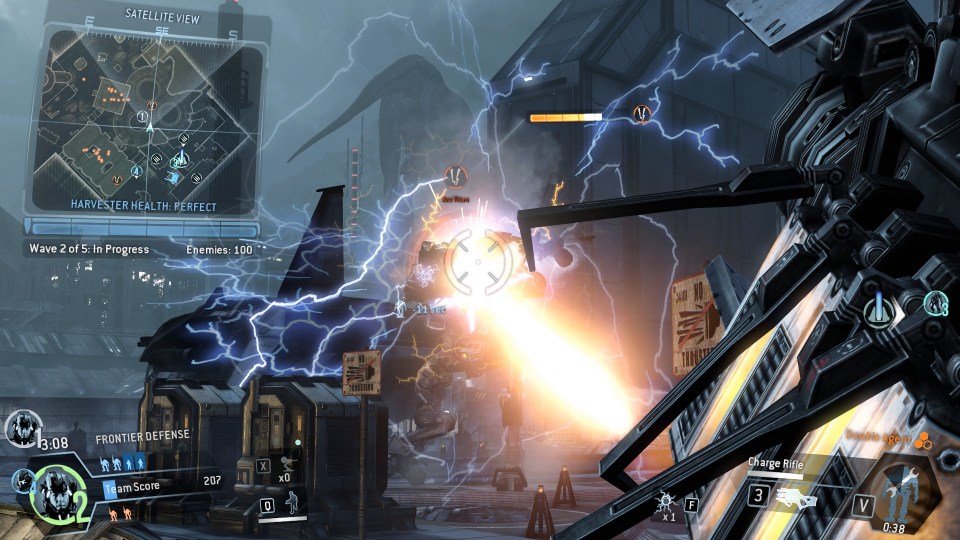Click the teammate pilot marker numbered 3
This screenshot has width=960, height=540.
[x=935, y=302]
